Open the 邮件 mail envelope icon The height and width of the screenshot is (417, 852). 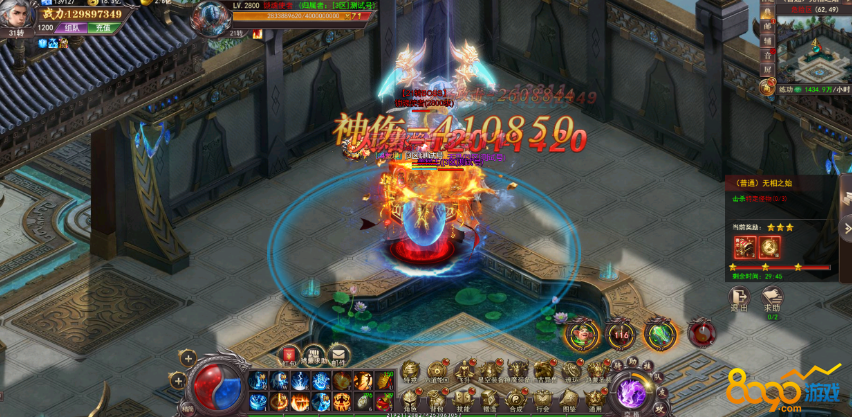click(339, 353)
